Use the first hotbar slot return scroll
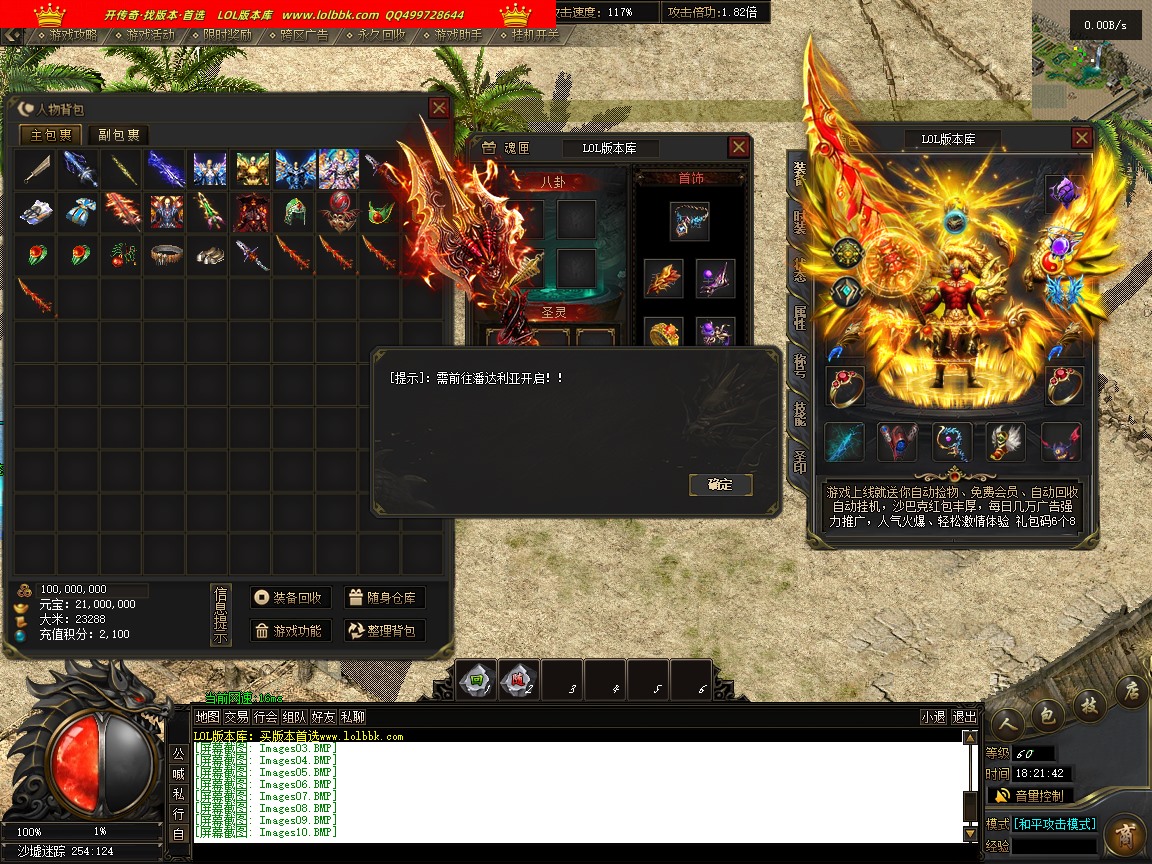 pyautogui.click(x=477, y=680)
